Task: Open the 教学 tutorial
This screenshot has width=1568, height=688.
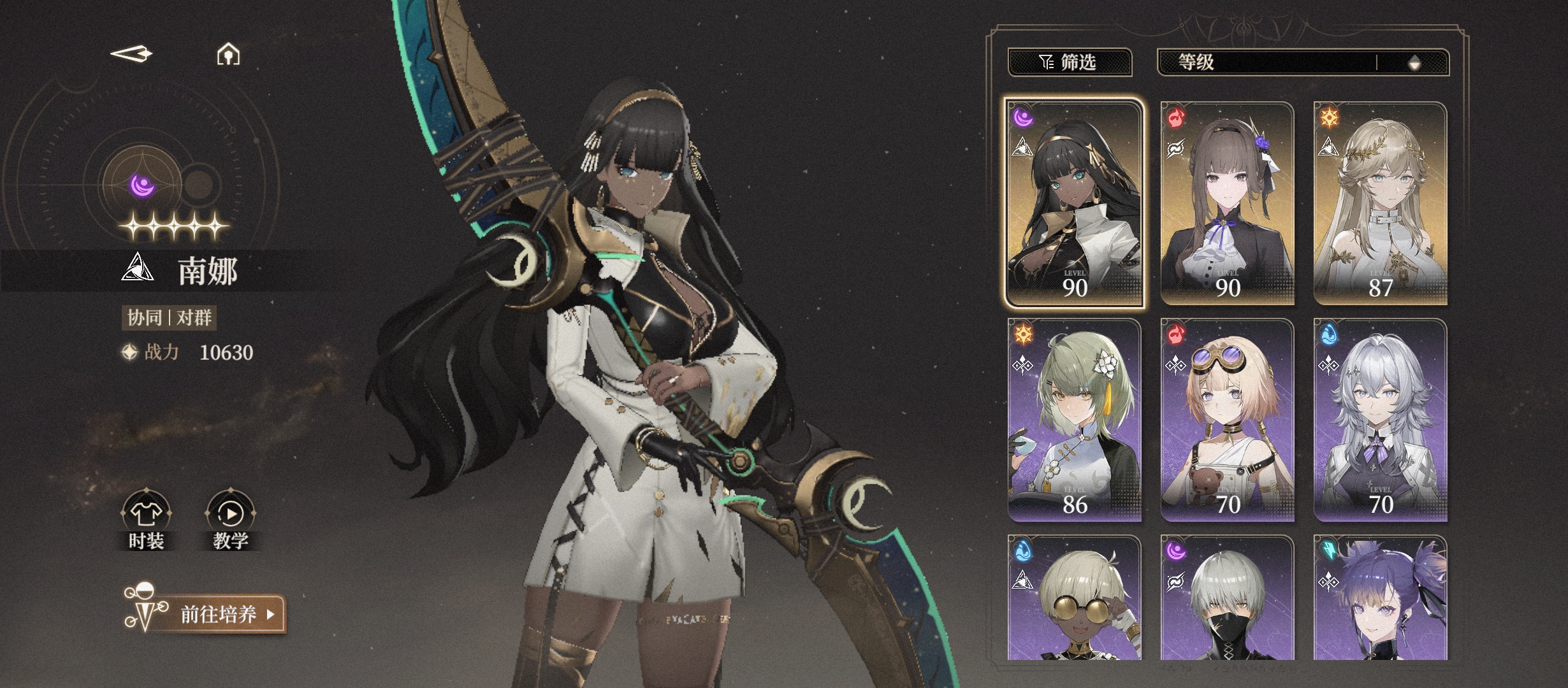Action: point(231,520)
